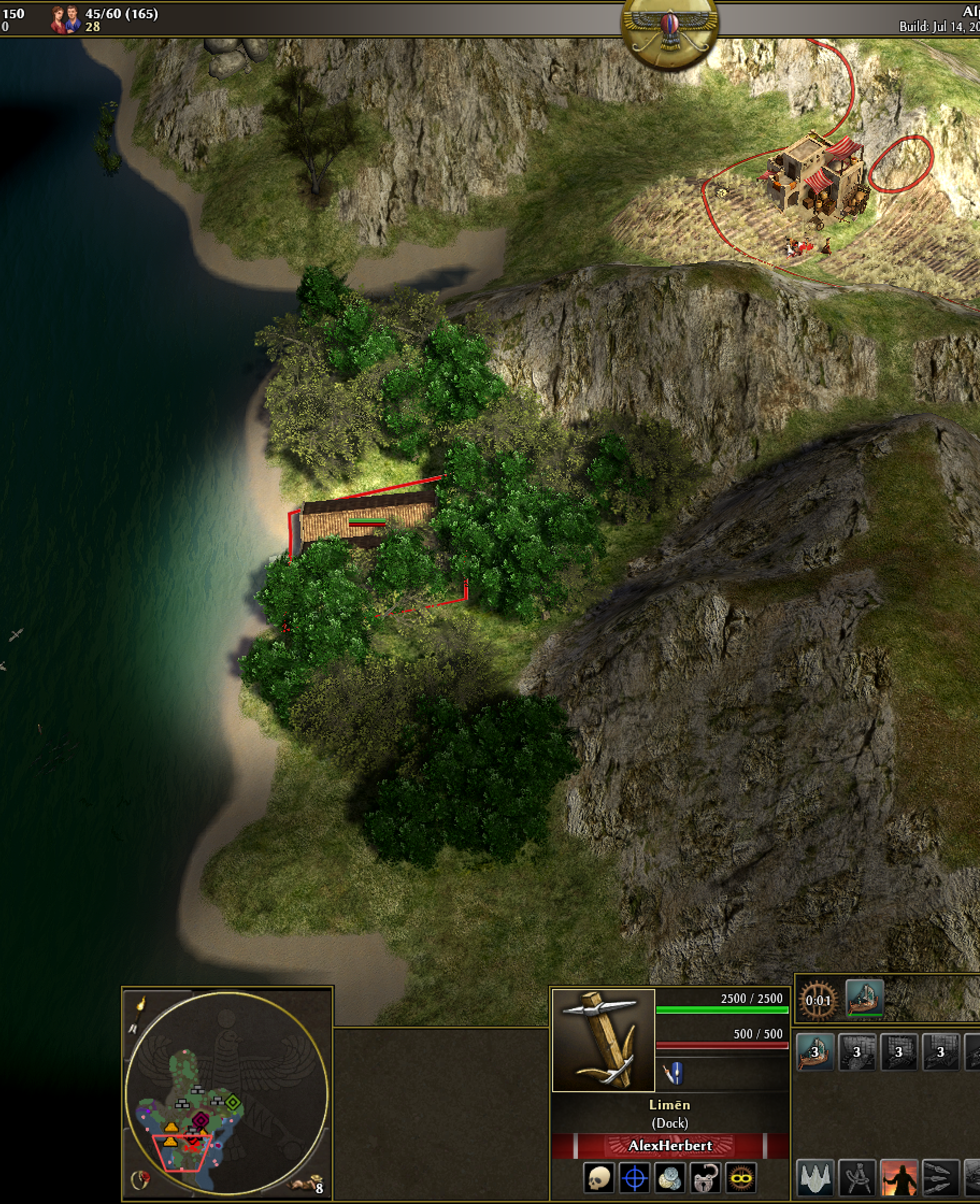Toggle the gear with infinity symbol command
Screen dimensions: 980x1204
[741, 1179]
